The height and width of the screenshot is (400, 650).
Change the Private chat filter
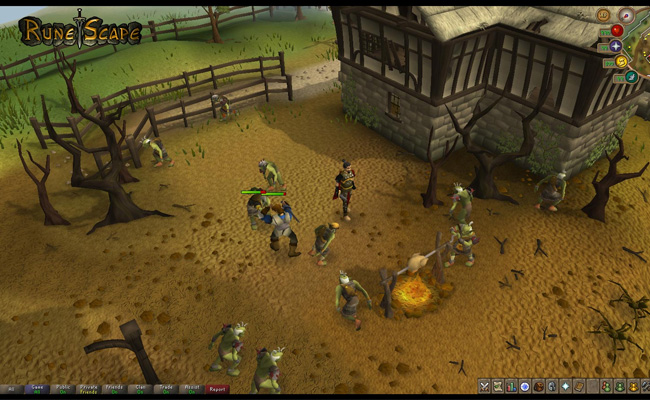[x=89, y=389]
